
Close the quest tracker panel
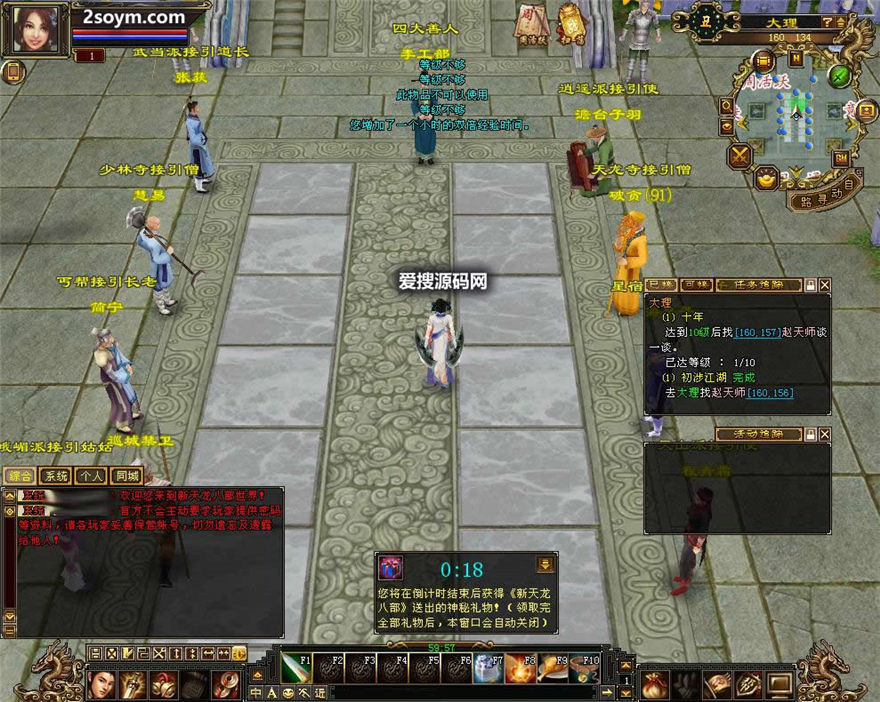click(x=824, y=285)
